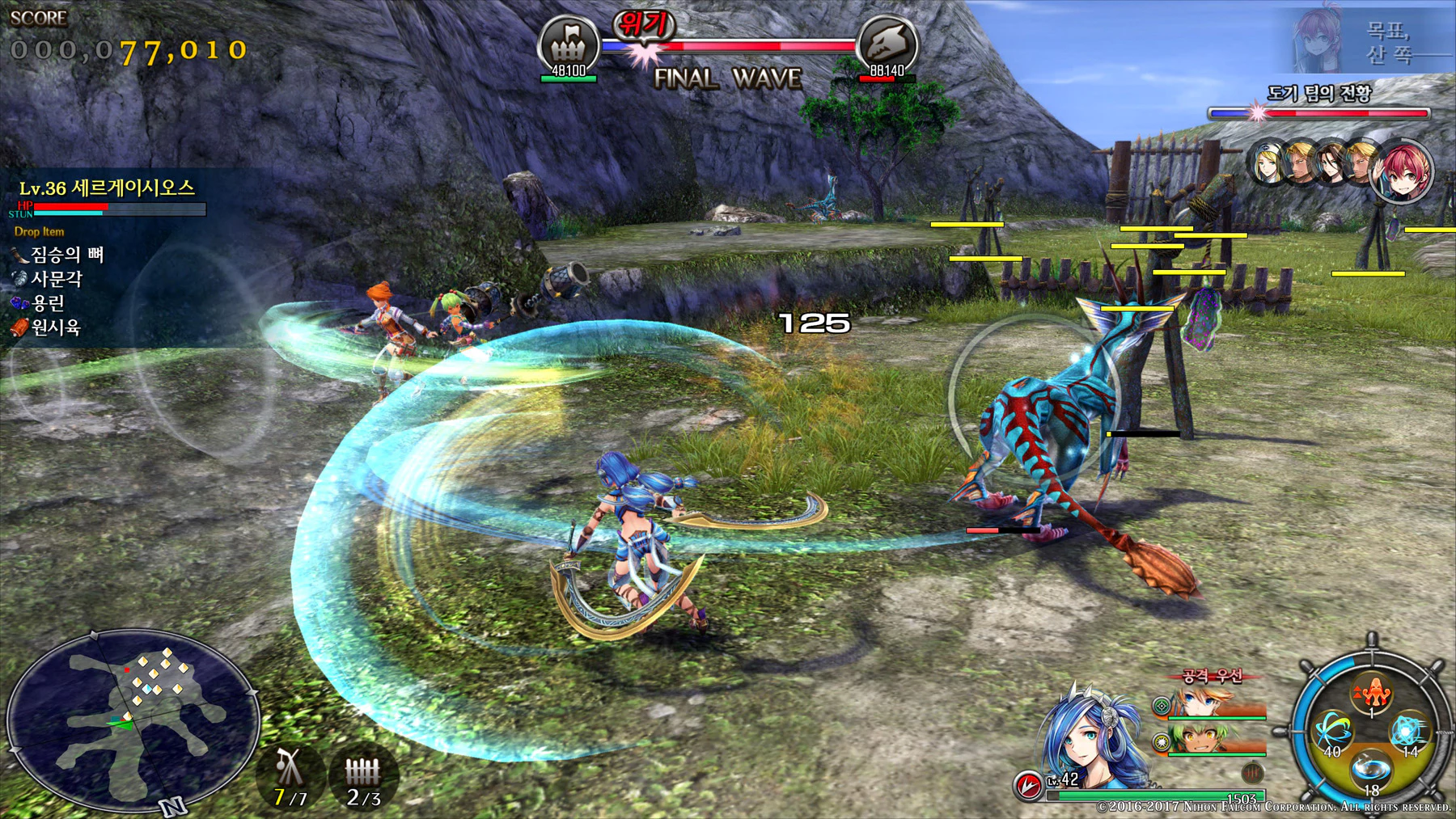Activate the blue whirlpool skill costing 18

coord(1371,766)
